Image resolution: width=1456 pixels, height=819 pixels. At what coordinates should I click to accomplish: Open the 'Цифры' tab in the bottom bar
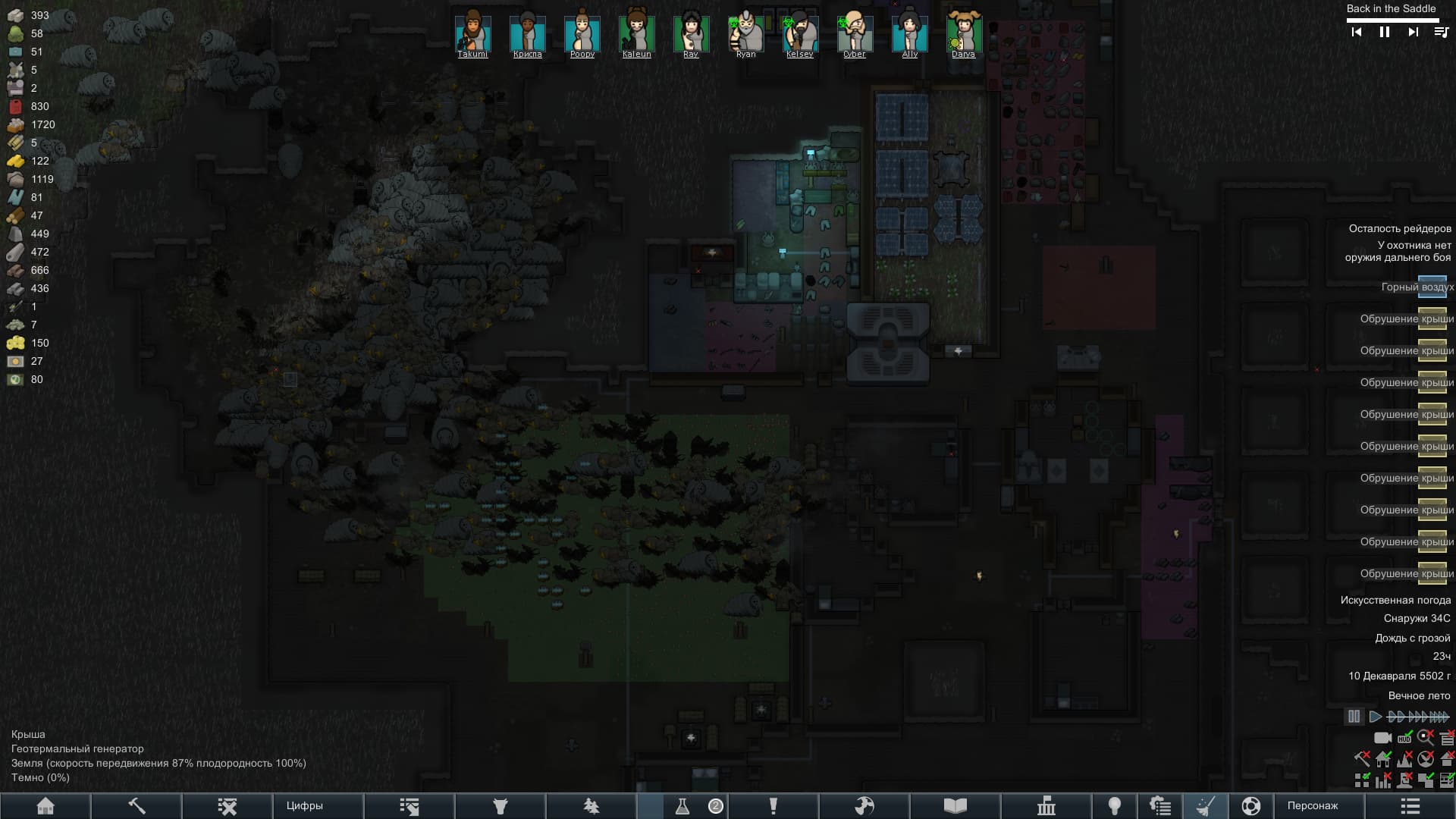tap(304, 805)
